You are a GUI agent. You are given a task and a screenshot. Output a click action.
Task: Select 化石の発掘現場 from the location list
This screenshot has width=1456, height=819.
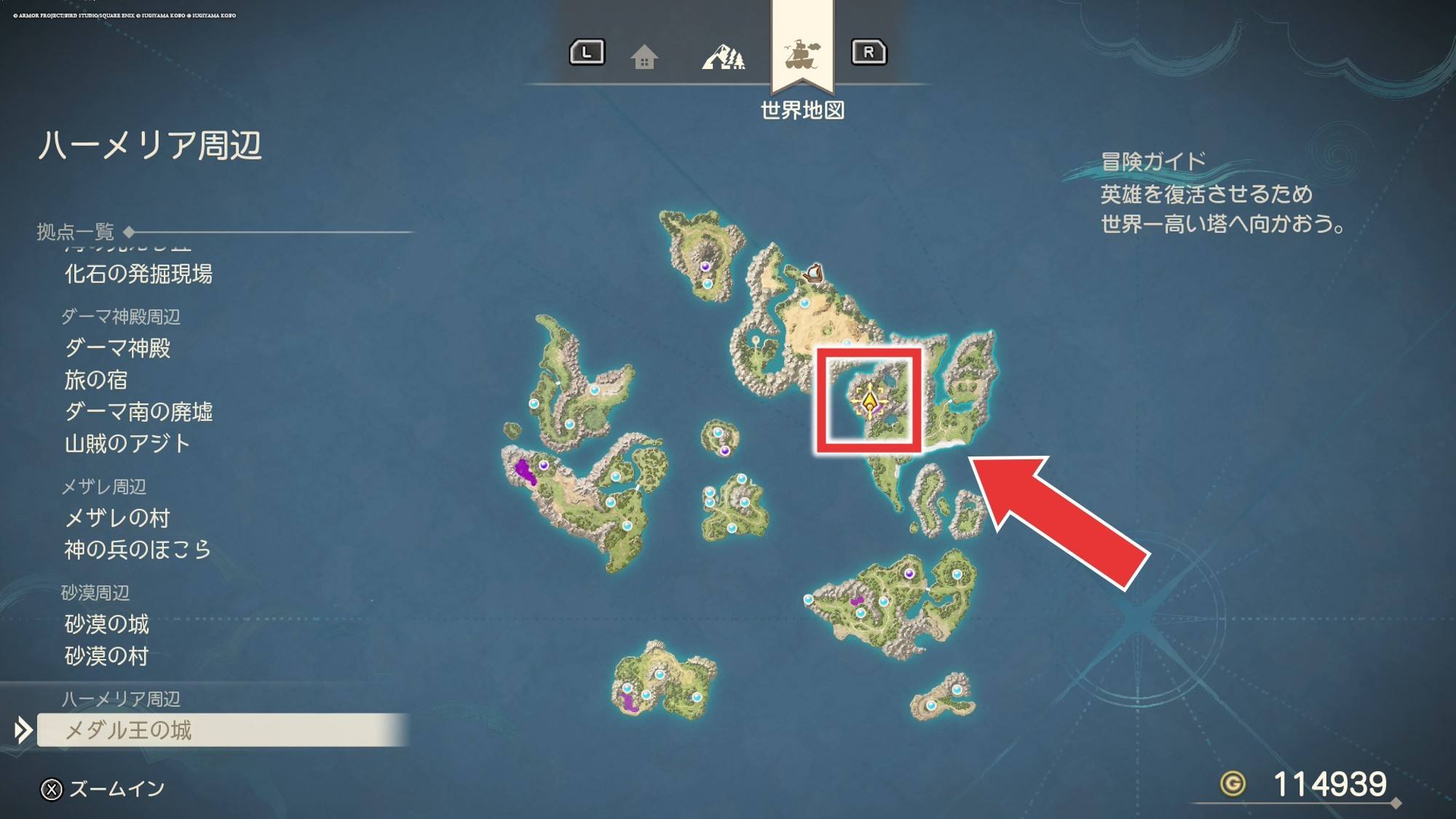tap(138, 274)
